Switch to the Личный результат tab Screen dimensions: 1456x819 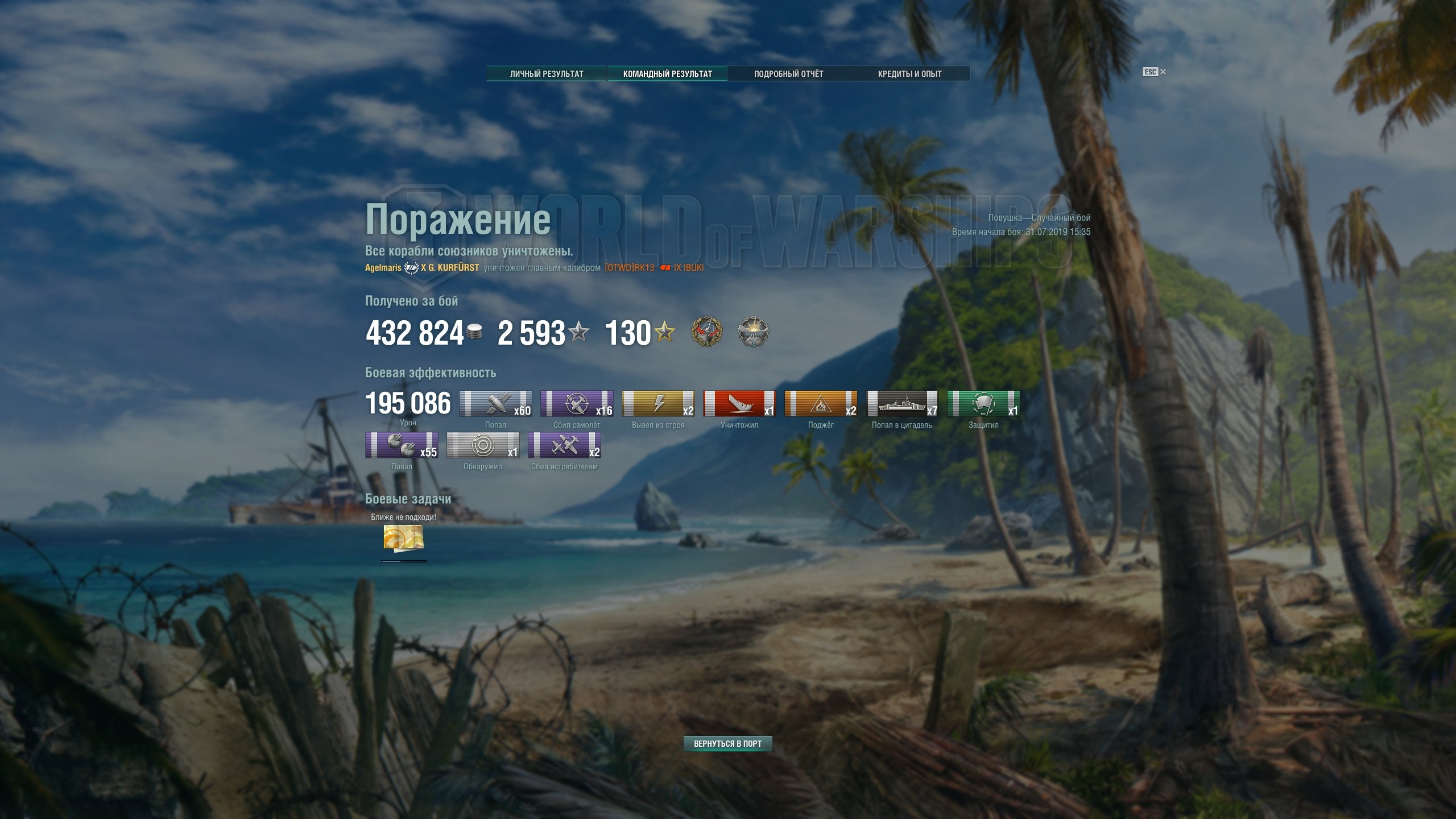[547, 73]
